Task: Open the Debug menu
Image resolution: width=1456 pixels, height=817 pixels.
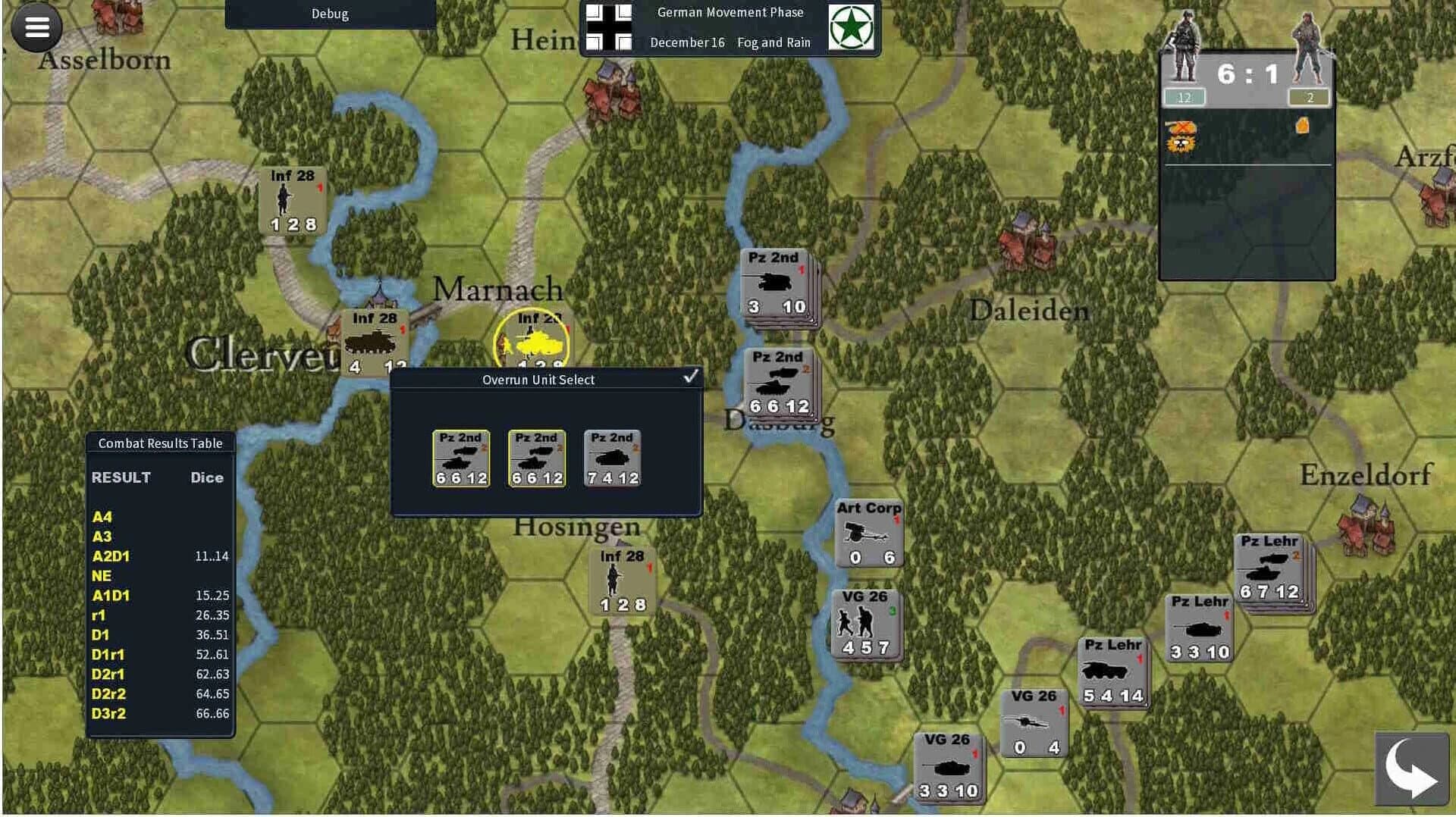Action: (x=330, y=14)
